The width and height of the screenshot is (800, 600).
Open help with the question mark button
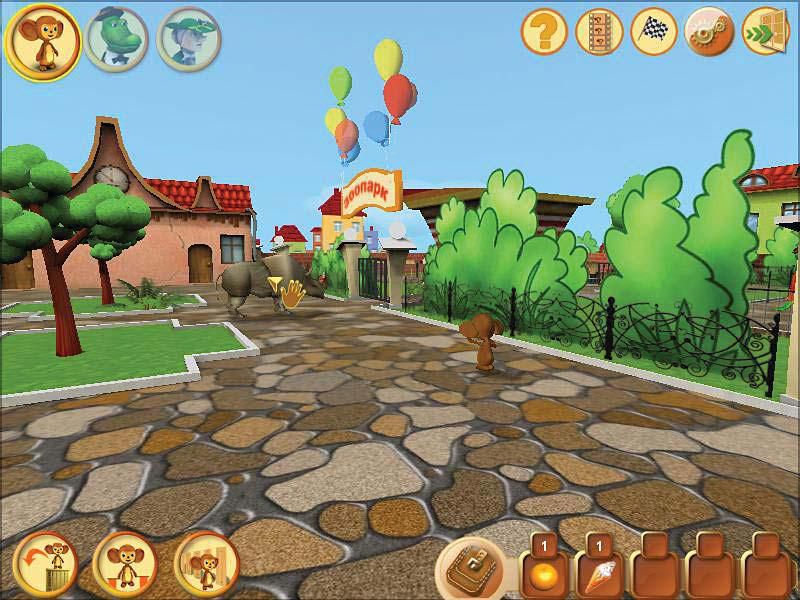[545, 33]
